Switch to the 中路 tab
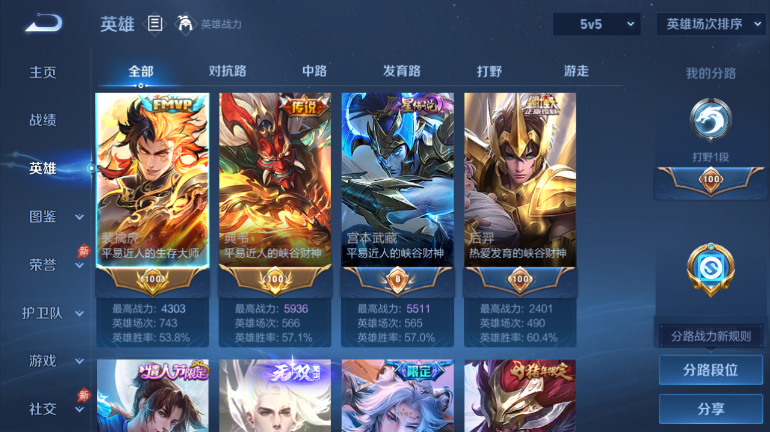Viewport: 770px width, 432px height. point(315,71)
